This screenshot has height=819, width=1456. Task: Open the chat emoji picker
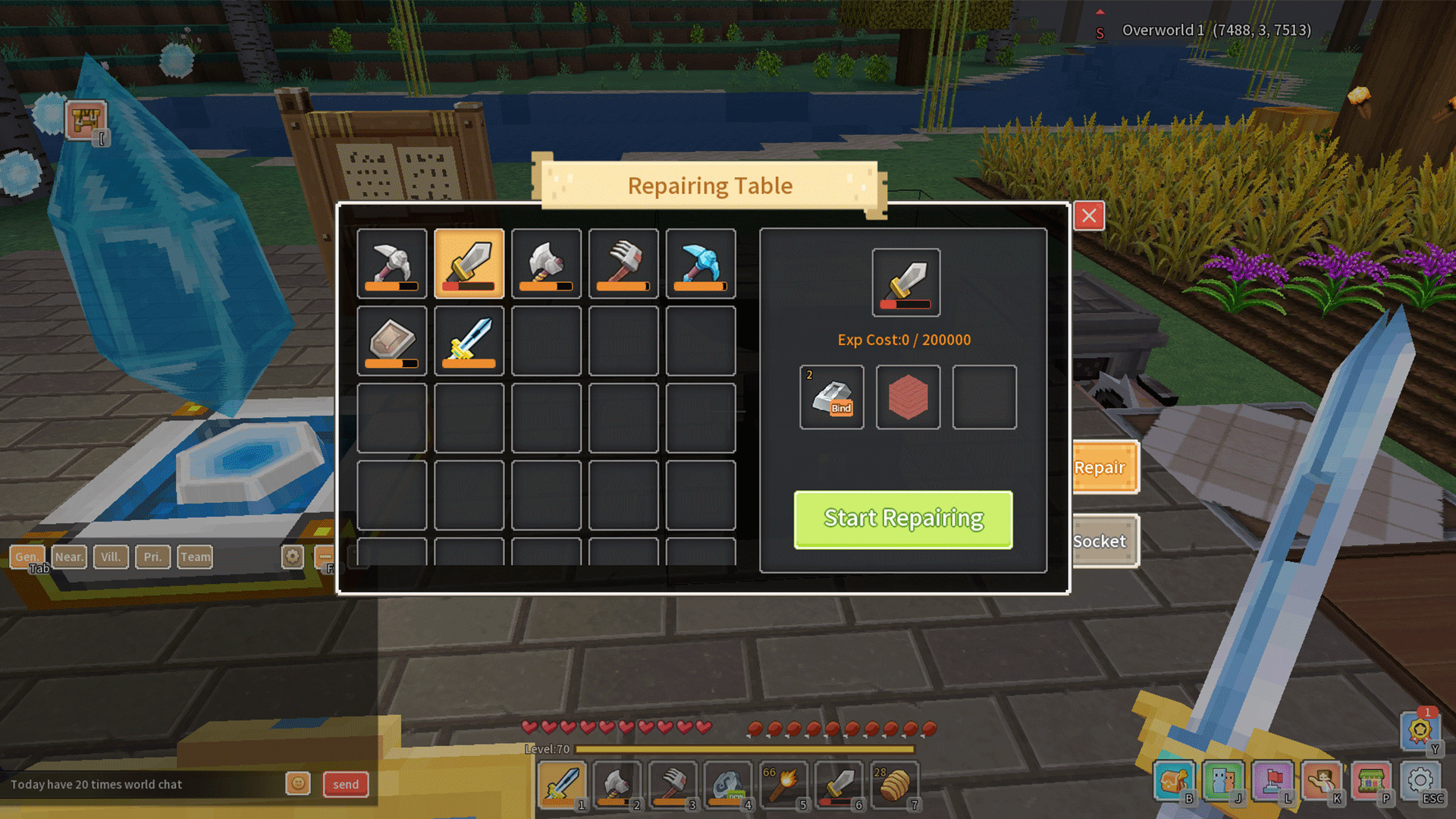298,784
